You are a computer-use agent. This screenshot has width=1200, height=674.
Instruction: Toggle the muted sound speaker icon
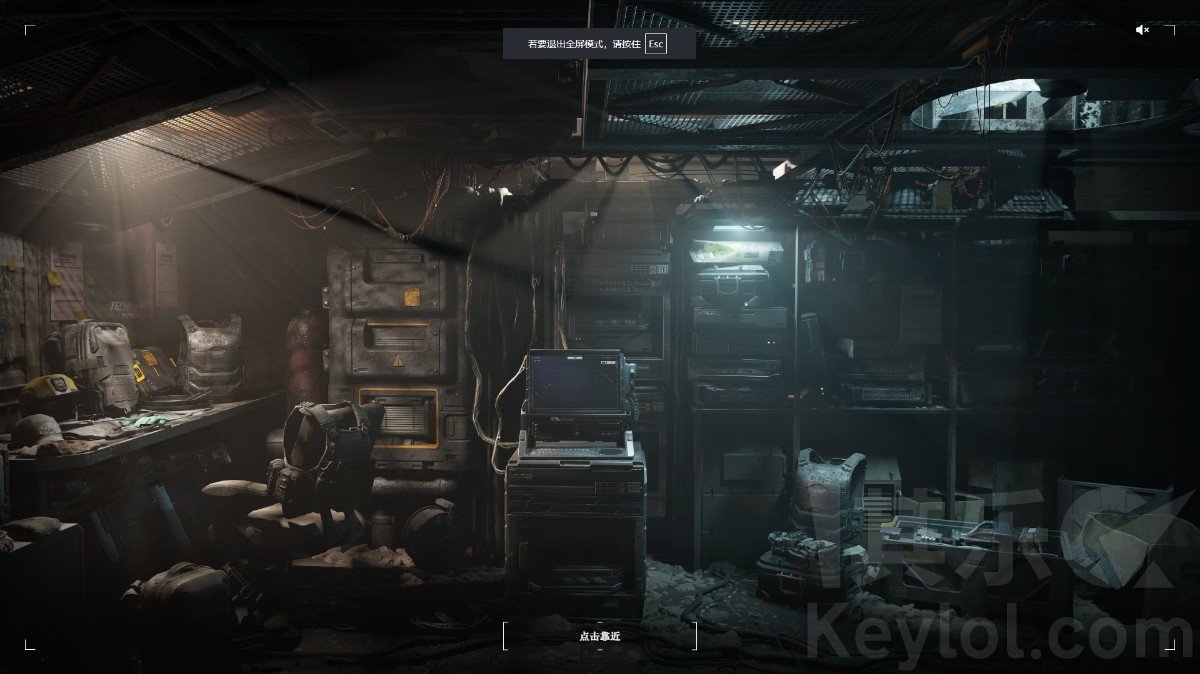[1142, 30]
